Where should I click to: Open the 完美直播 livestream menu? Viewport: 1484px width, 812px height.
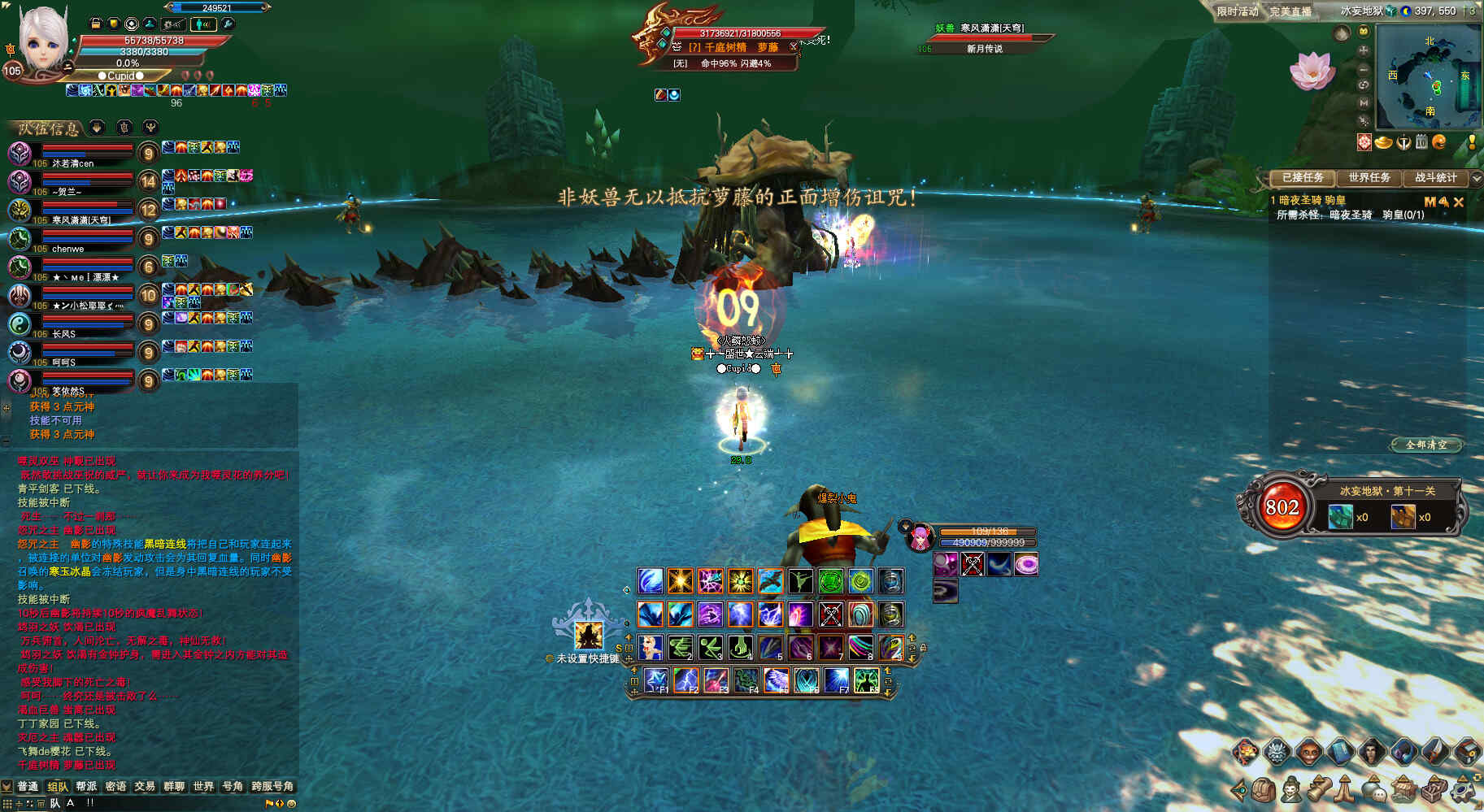(x=1290, y=11)
